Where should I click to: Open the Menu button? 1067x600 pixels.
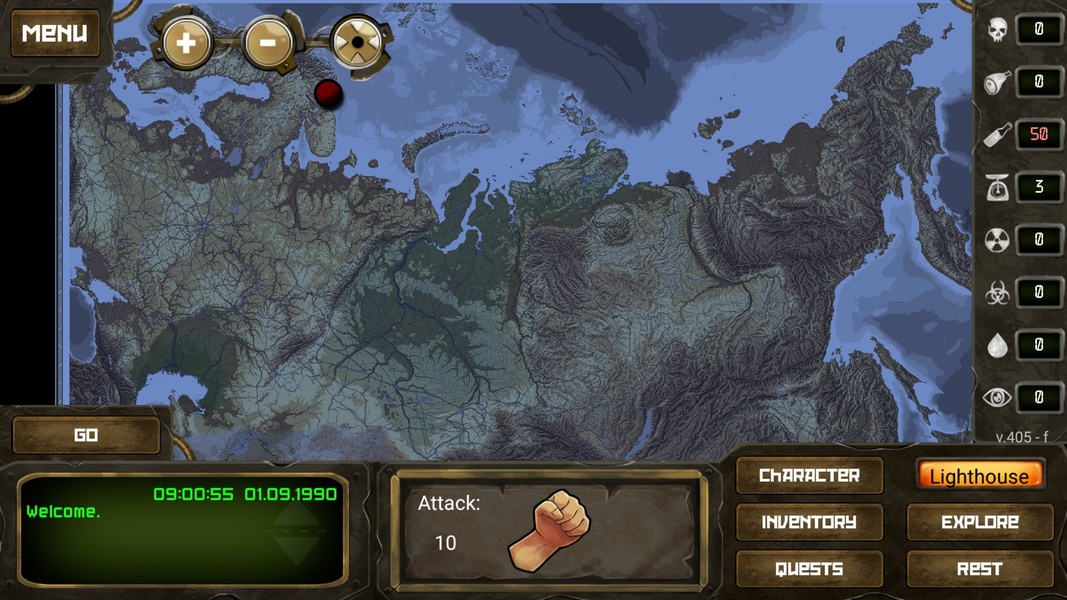tap(55, 33)
